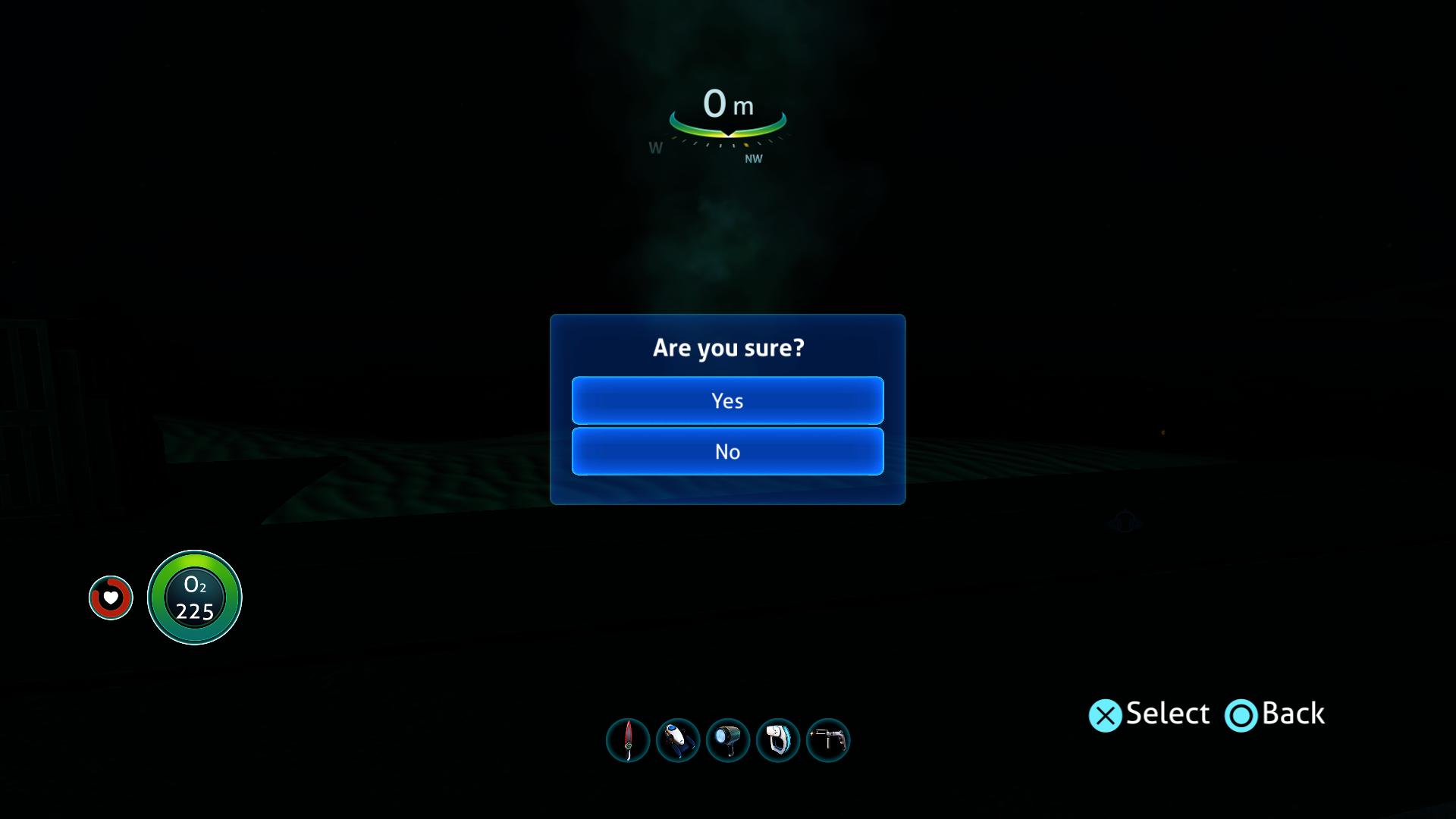Click the O2 oxygen gauge

194,598
